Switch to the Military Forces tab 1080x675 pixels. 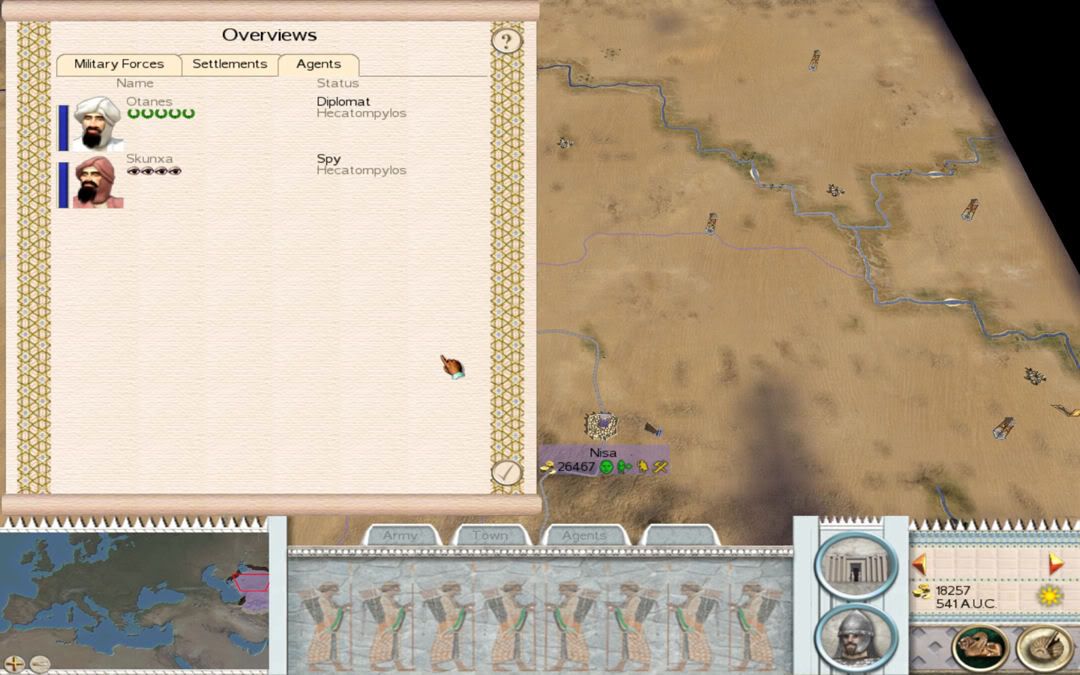click(118, 64)
